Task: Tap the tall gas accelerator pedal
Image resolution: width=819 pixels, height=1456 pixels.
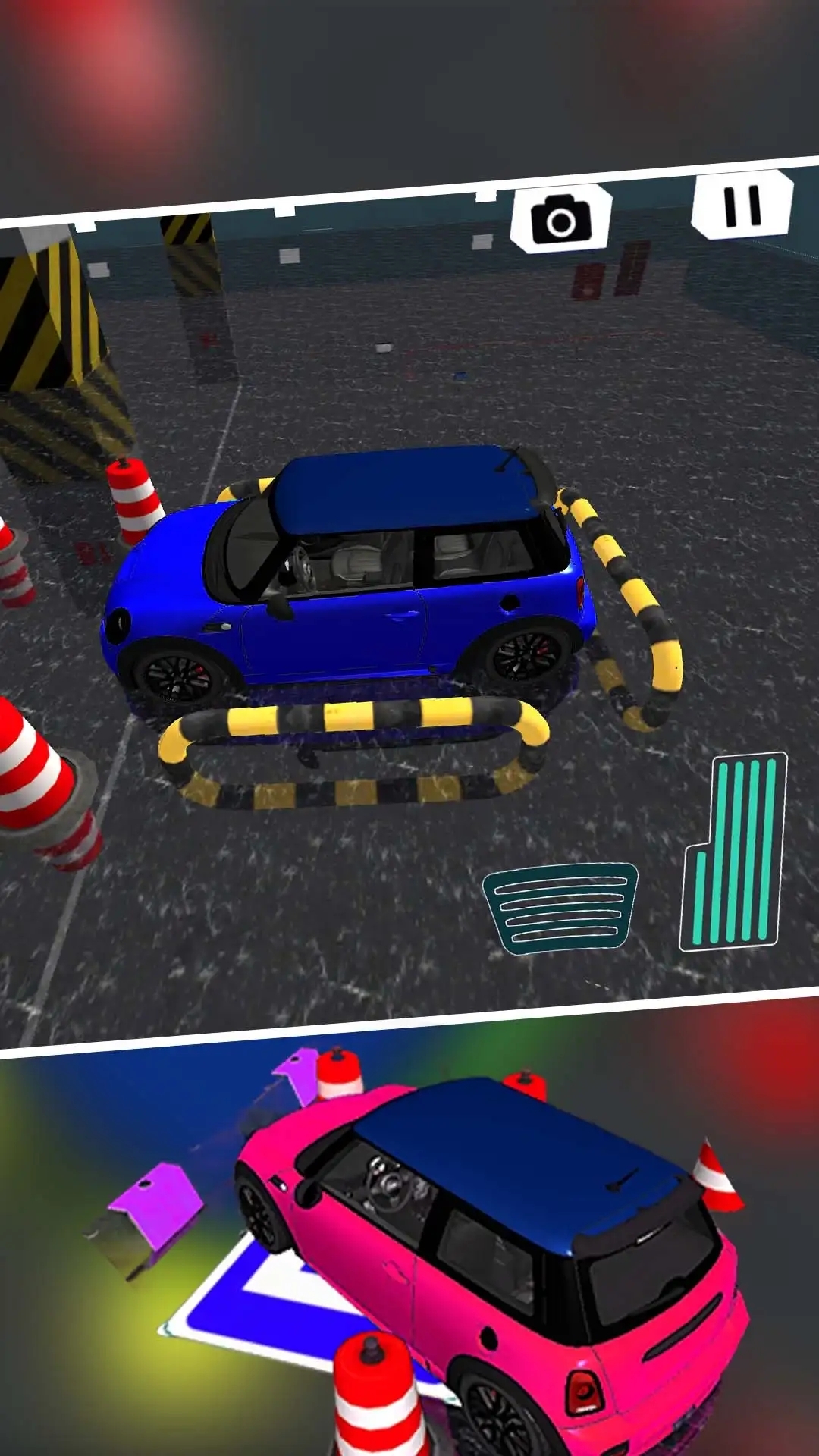Action: click(x=733, y=852)
